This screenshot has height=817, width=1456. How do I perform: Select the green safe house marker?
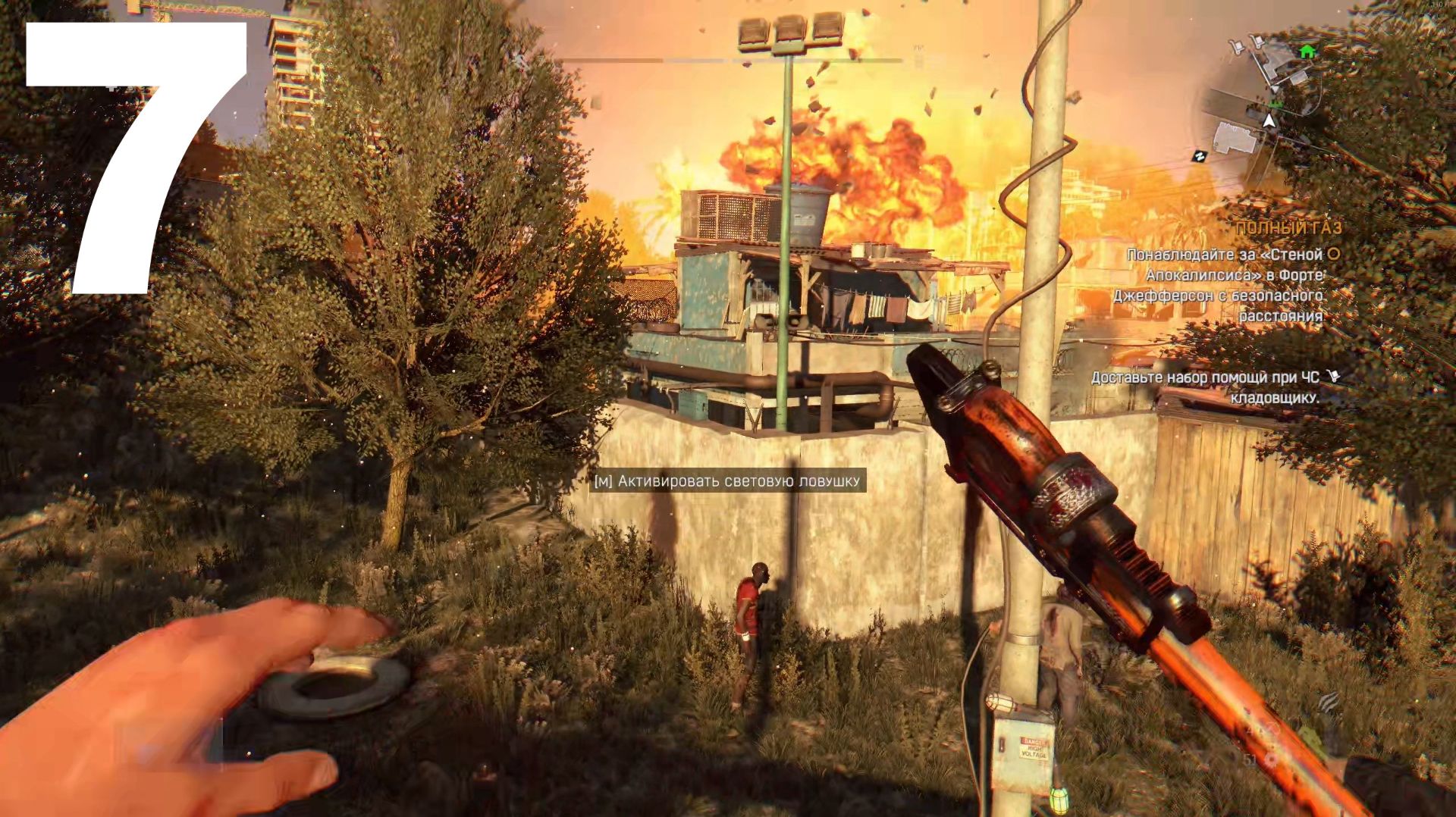[x=1307, y=52]
